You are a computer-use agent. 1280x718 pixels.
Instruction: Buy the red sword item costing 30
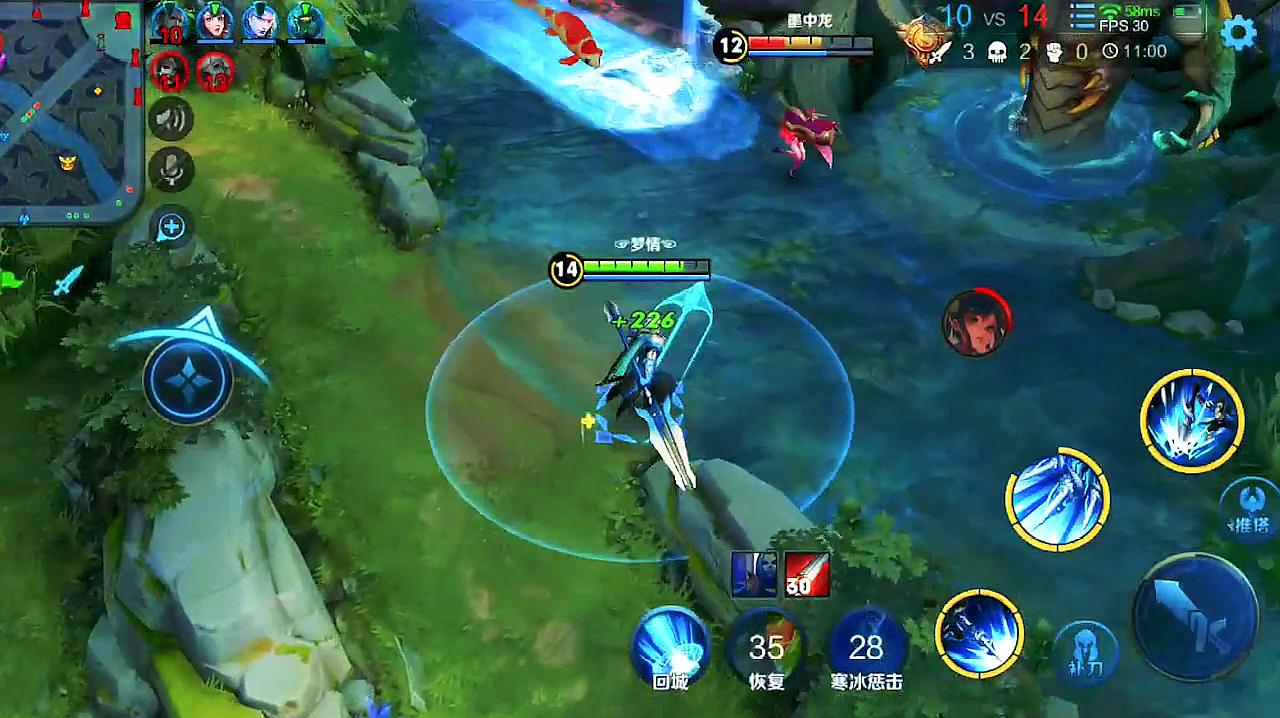(807, 575)
